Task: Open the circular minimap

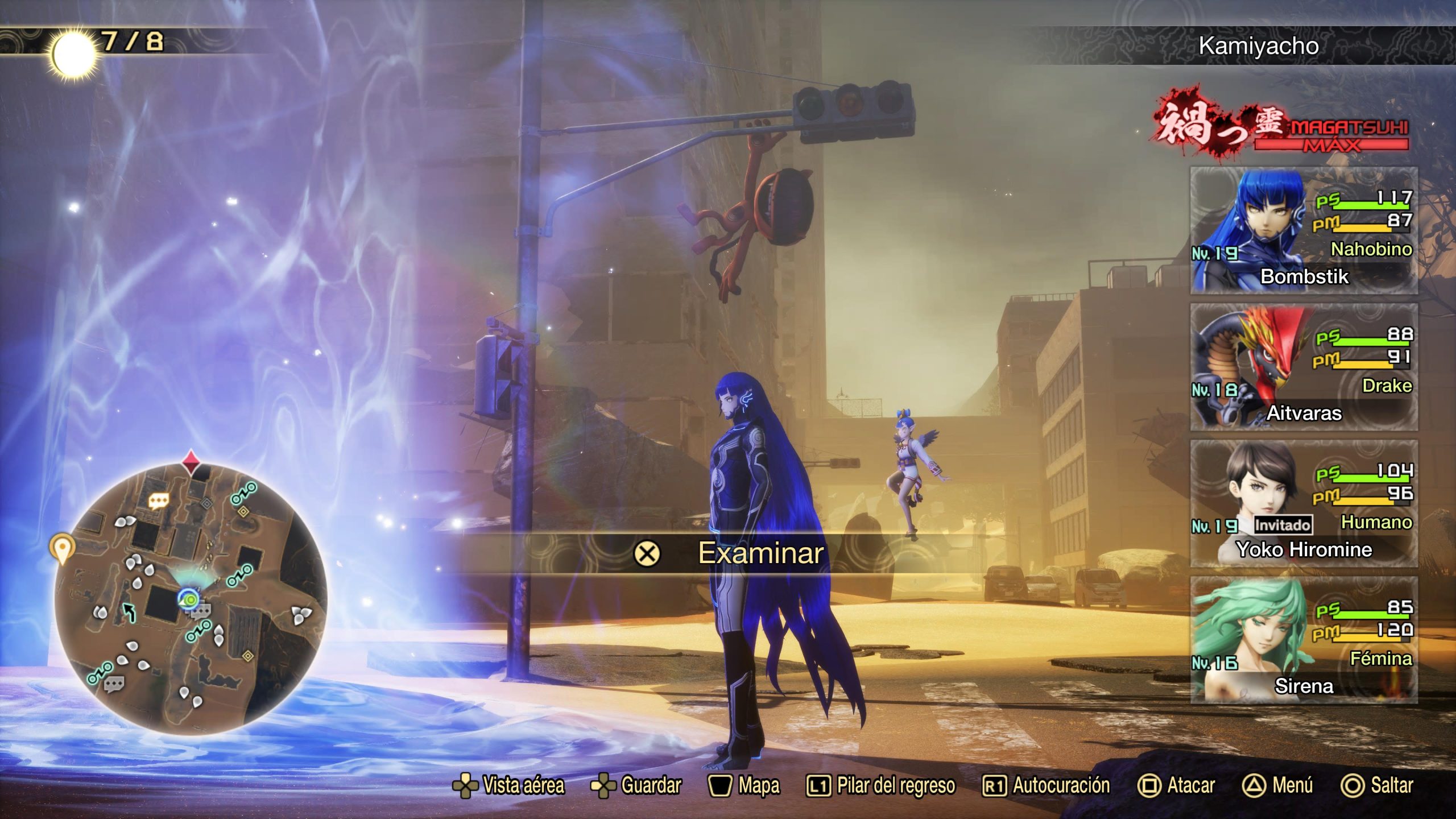Action: click(x=191, y=598)
